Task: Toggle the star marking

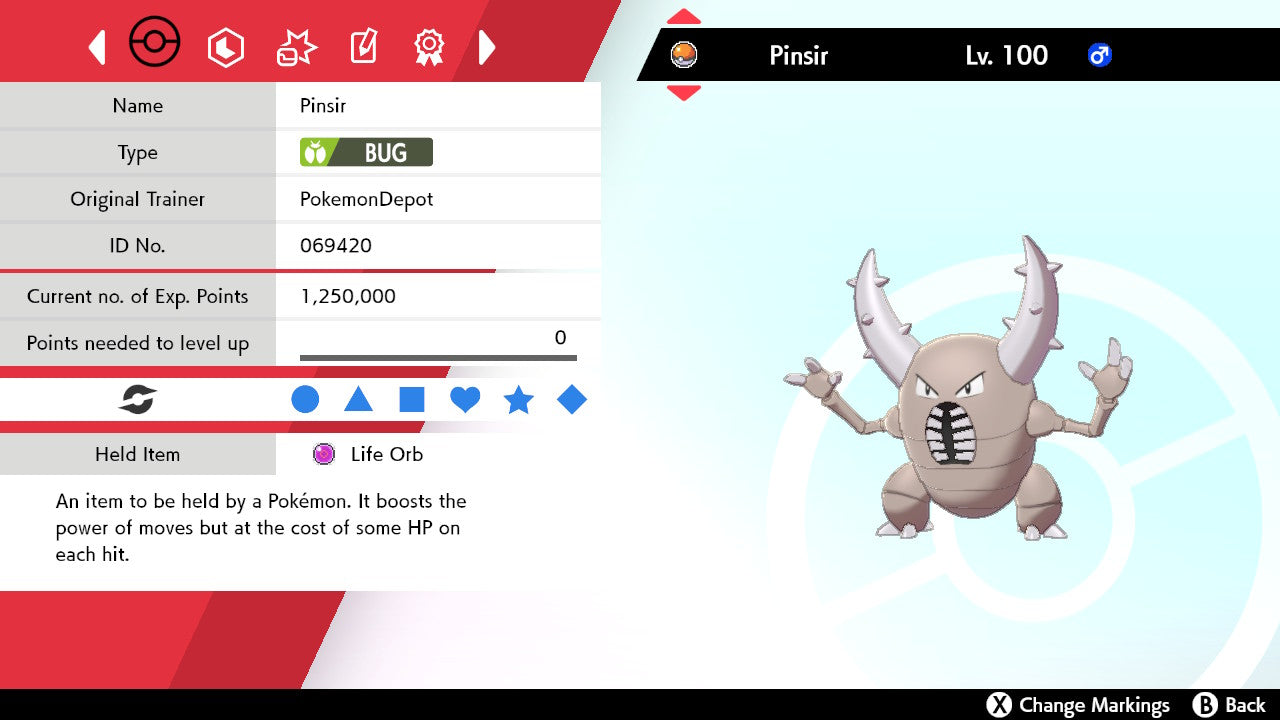Action: 518,401
